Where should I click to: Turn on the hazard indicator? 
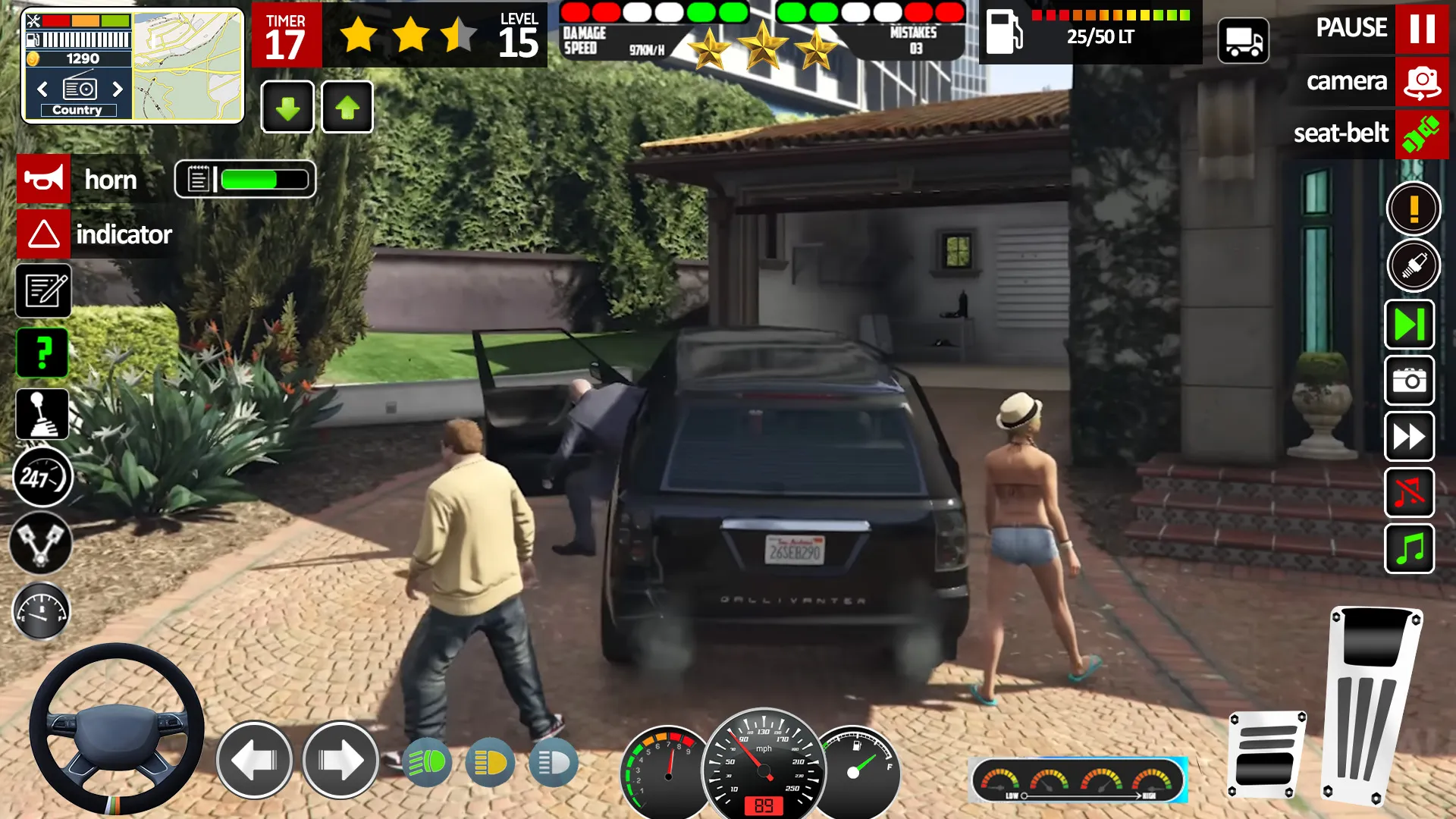pos(43,234)
